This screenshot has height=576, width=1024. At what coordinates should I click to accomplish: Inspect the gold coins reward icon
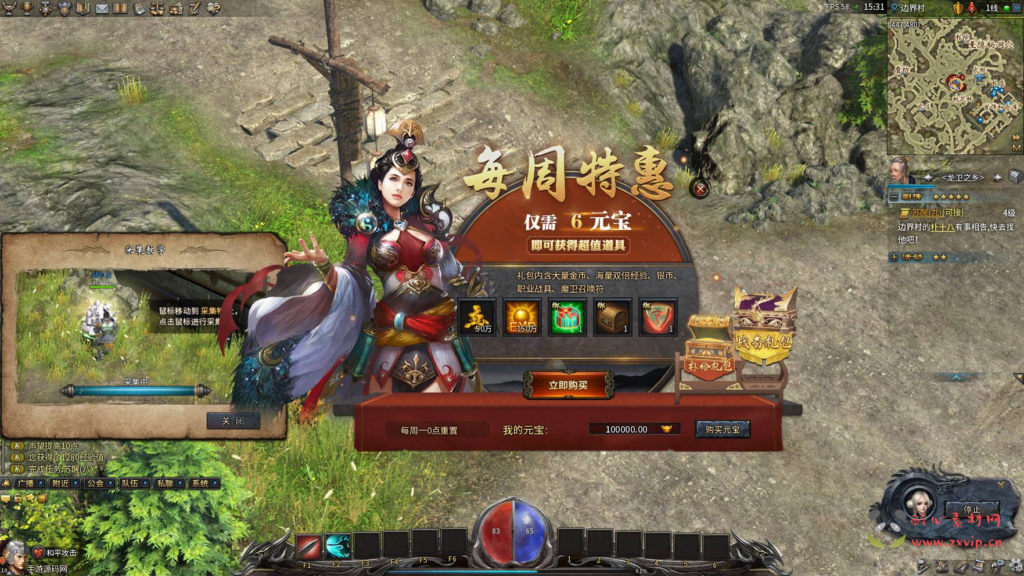click(x=477, y=317)
